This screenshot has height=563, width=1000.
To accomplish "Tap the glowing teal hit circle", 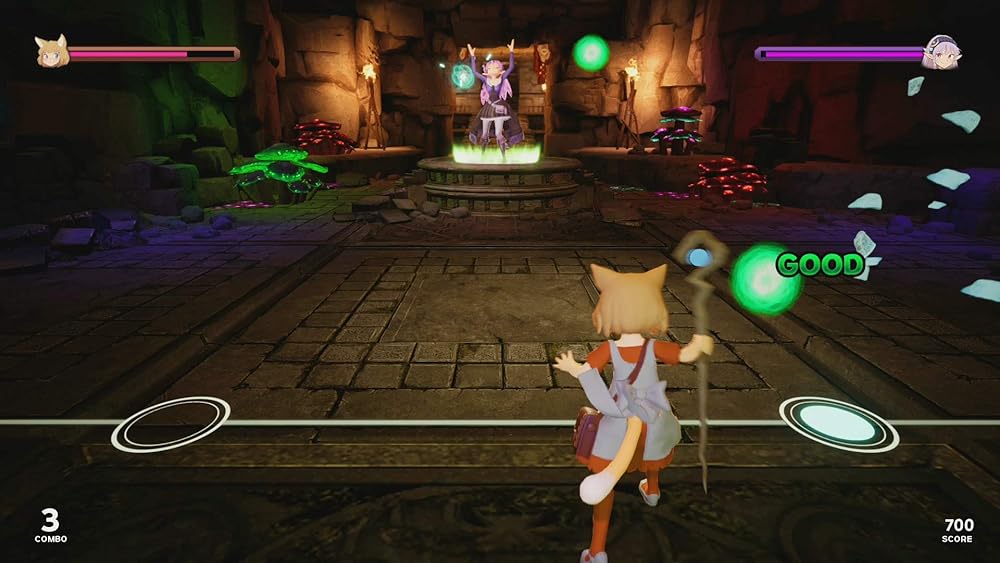I will (838, 423).
